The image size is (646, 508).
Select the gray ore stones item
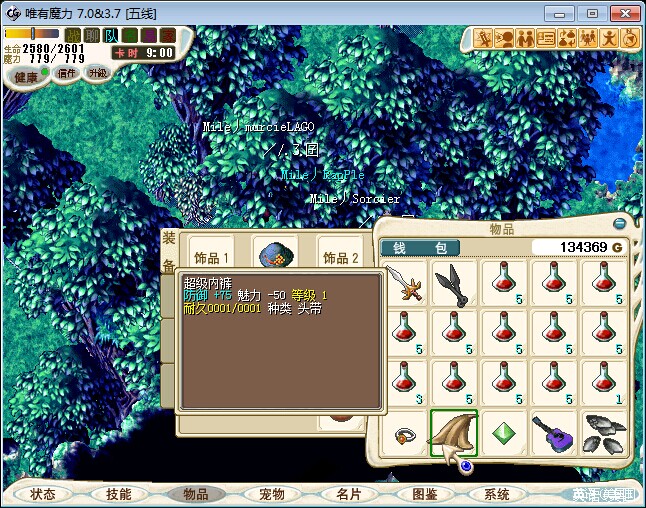[x=603, y=434]
